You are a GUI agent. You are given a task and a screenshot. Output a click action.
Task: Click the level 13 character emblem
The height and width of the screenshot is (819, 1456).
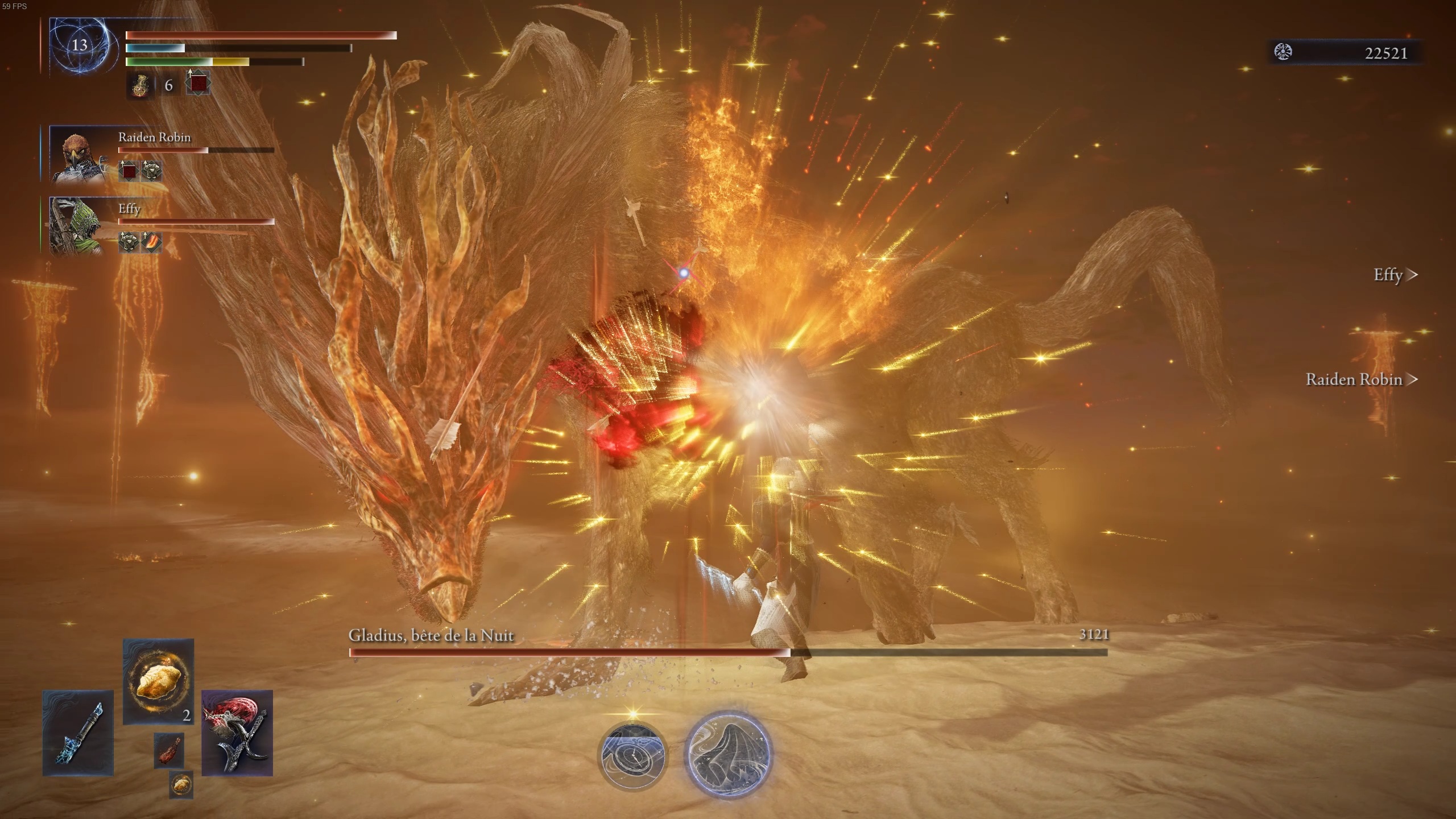coord(78,45)
